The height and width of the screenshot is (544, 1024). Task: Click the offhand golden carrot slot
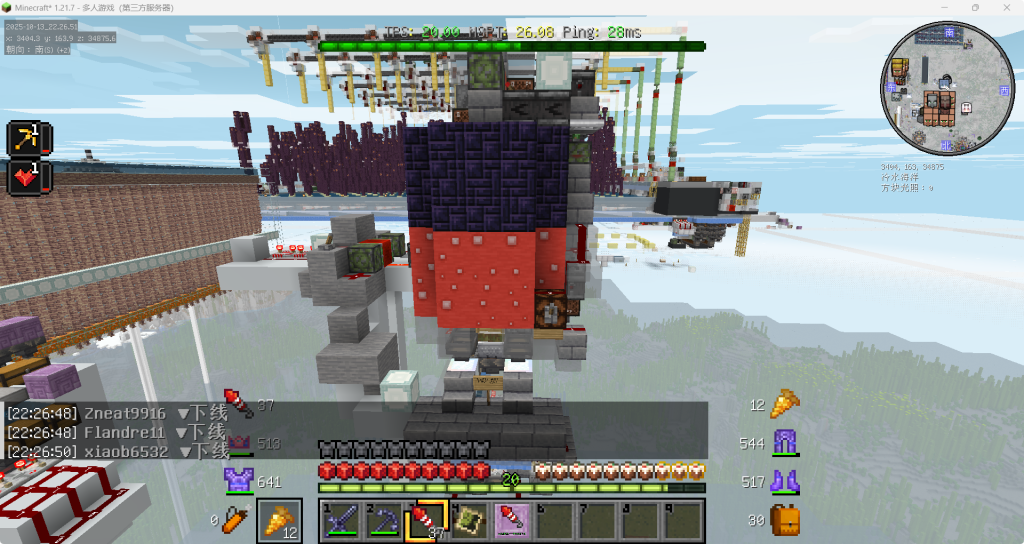coord(280,520)
